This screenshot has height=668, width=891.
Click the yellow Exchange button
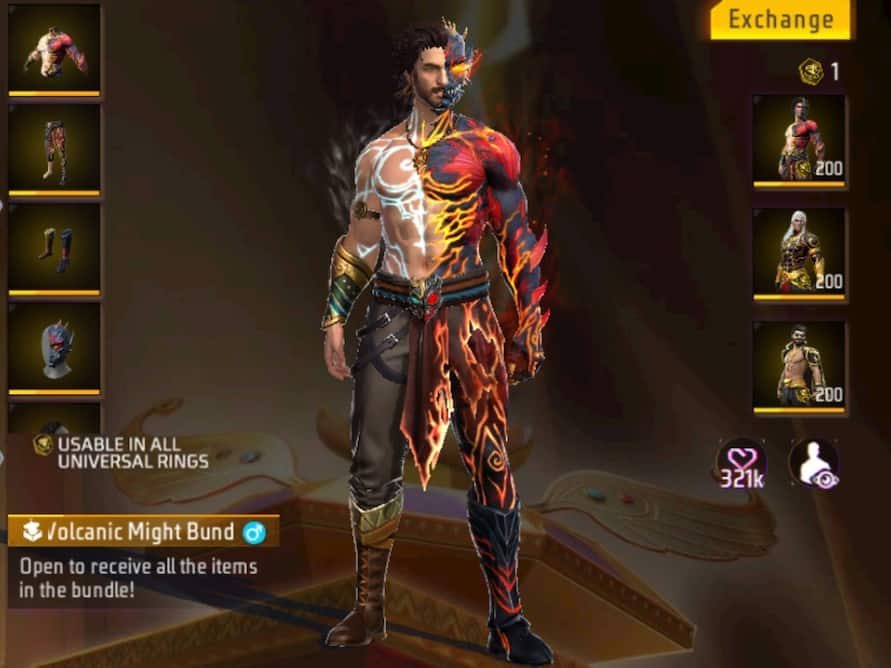780,20
